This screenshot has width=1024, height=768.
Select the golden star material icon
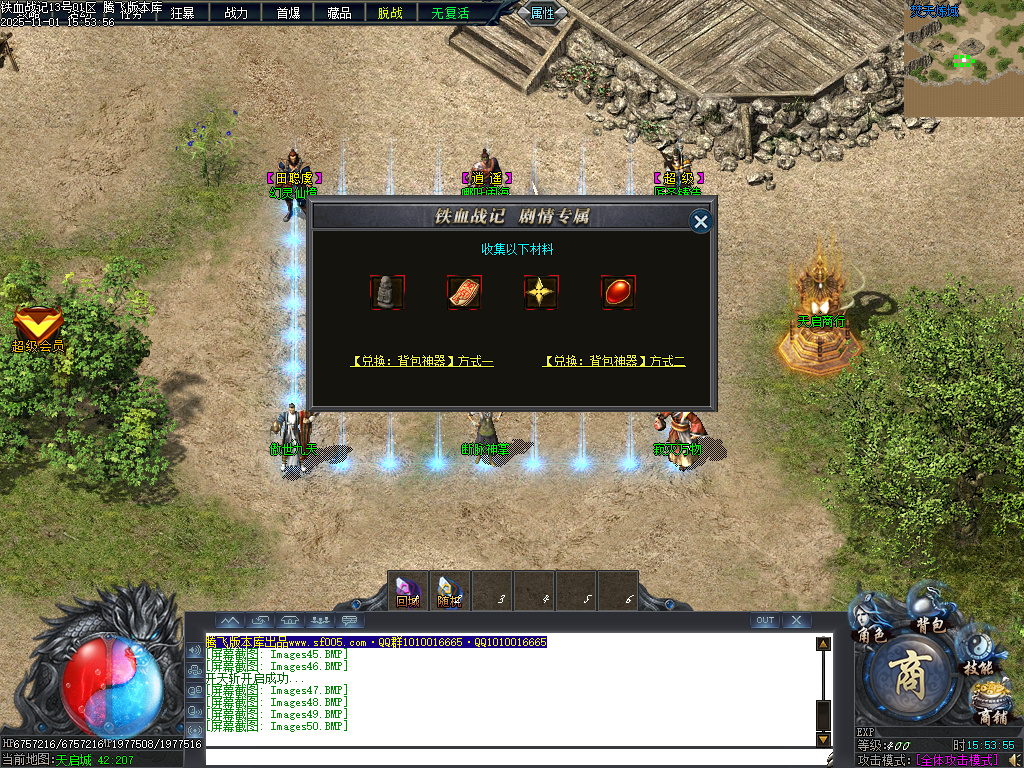click(x=541, y=292)
